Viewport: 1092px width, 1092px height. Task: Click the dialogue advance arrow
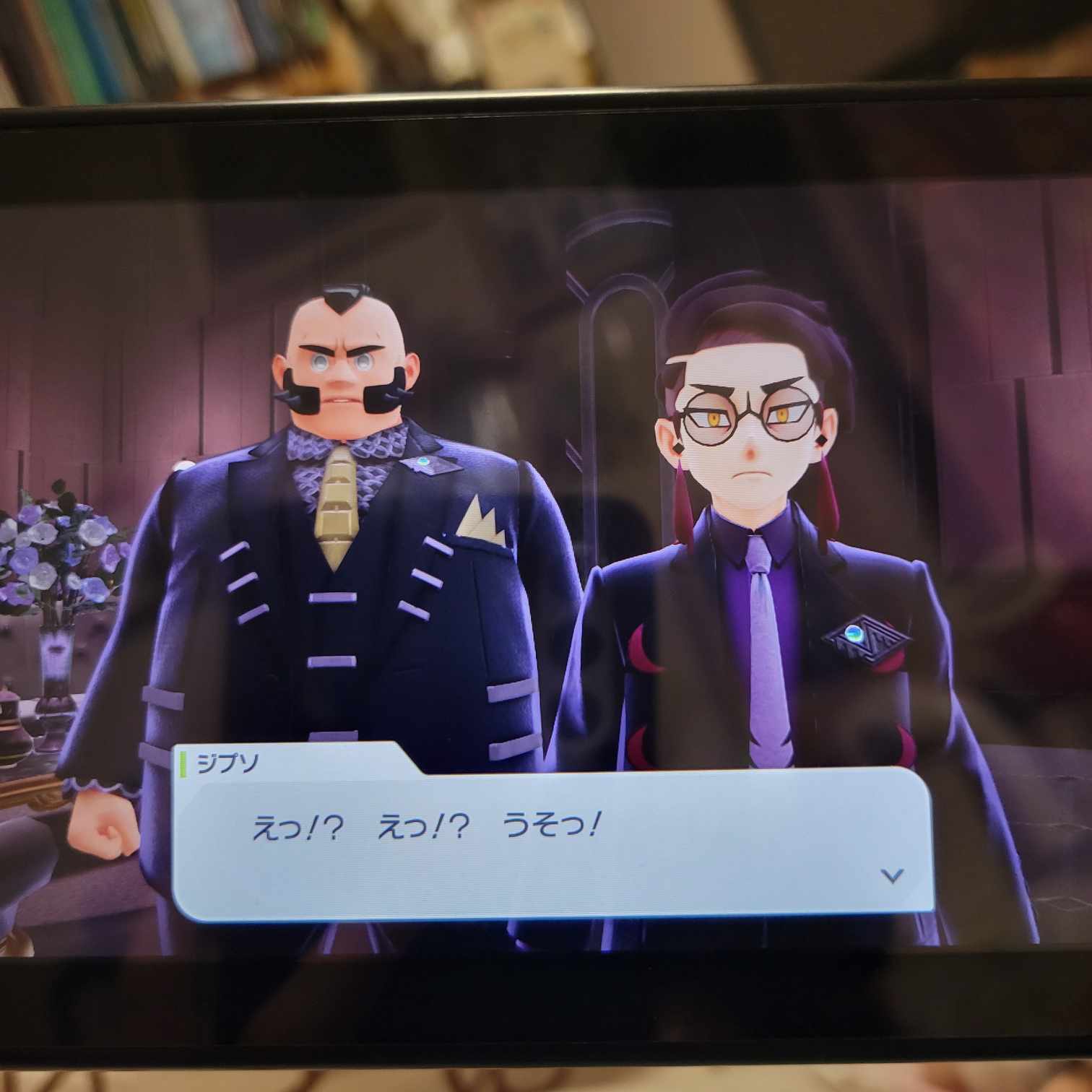[893, 876]
